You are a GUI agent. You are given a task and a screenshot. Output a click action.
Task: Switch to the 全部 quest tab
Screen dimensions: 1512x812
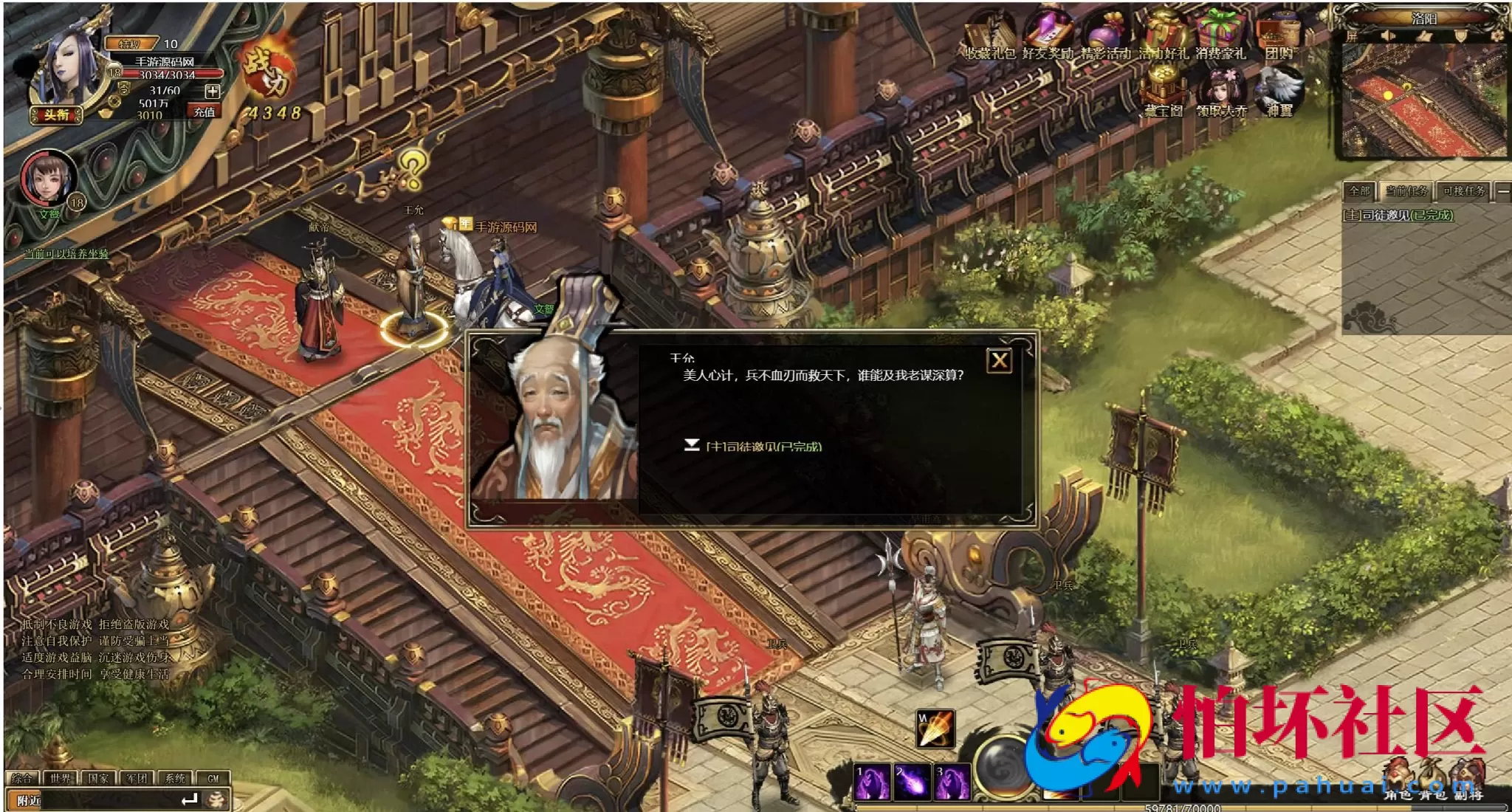pyautogui.click(x=1359, y=191)
